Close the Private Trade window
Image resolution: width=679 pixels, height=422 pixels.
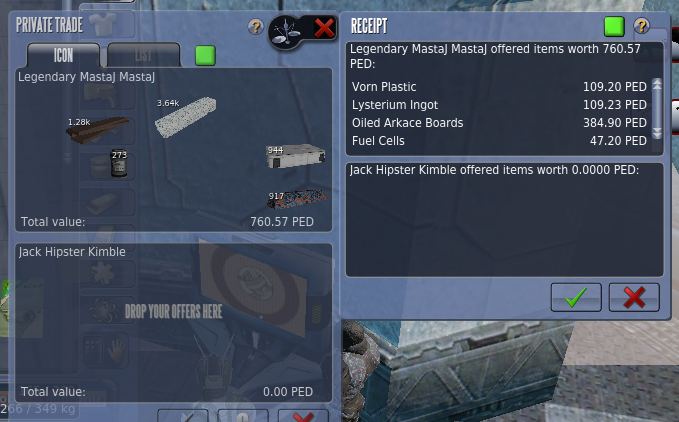[x=324, y=28]
